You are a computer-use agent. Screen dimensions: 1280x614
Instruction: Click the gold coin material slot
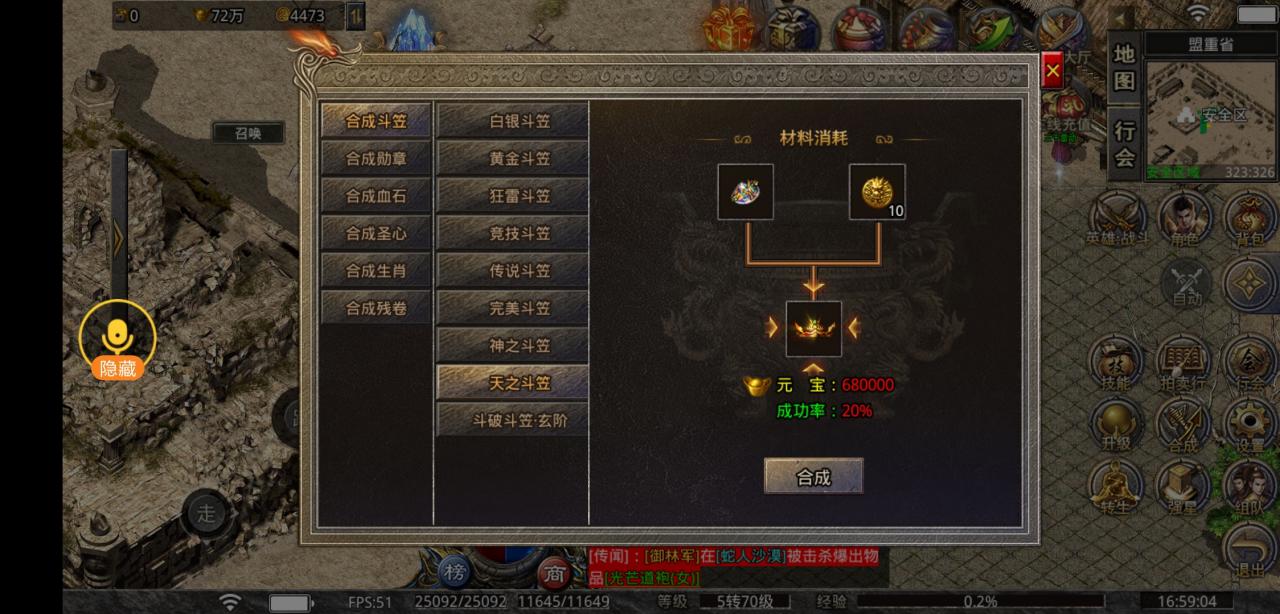click(x=877, y=192)
